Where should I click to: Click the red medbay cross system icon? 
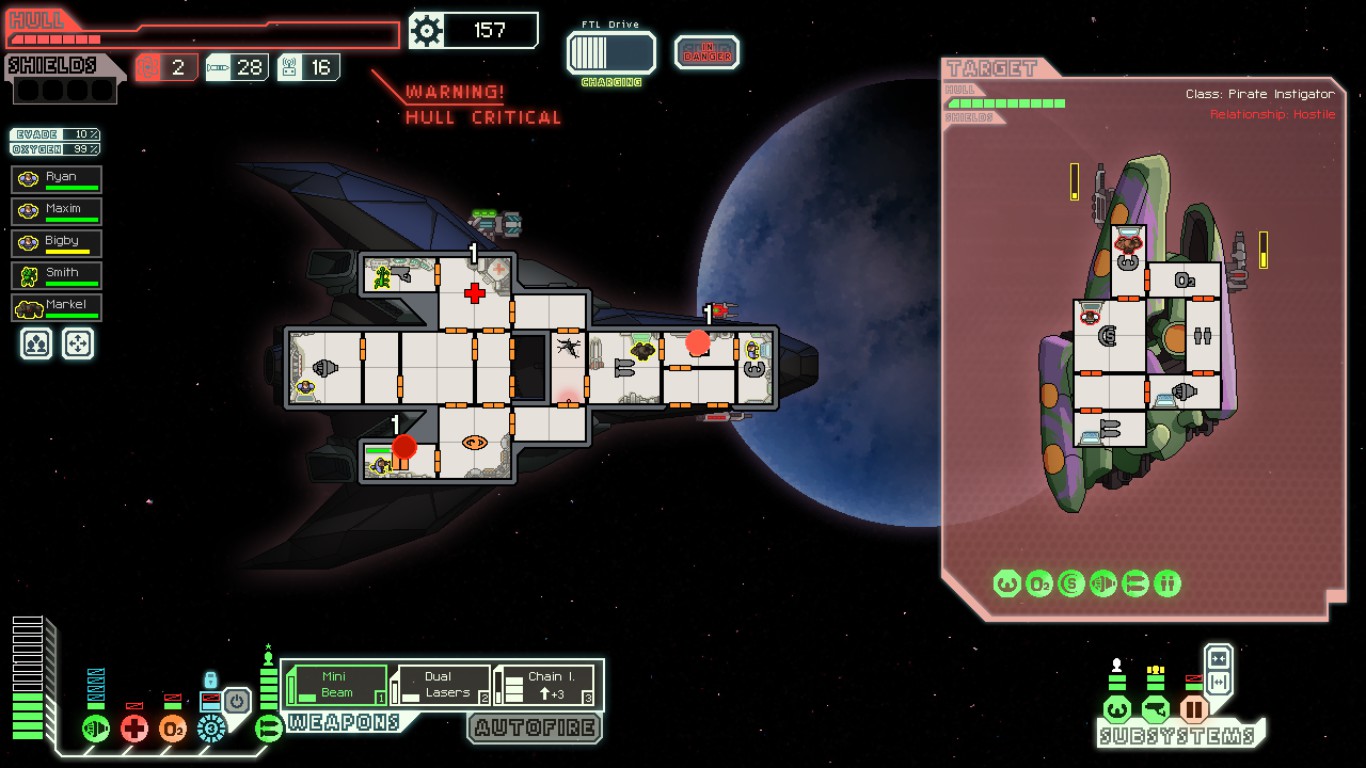point(134,728)
